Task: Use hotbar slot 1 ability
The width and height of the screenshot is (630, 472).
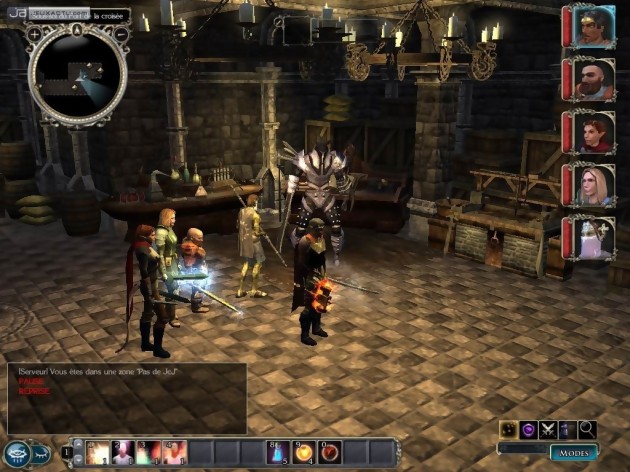Action: [x=98, y=452]
